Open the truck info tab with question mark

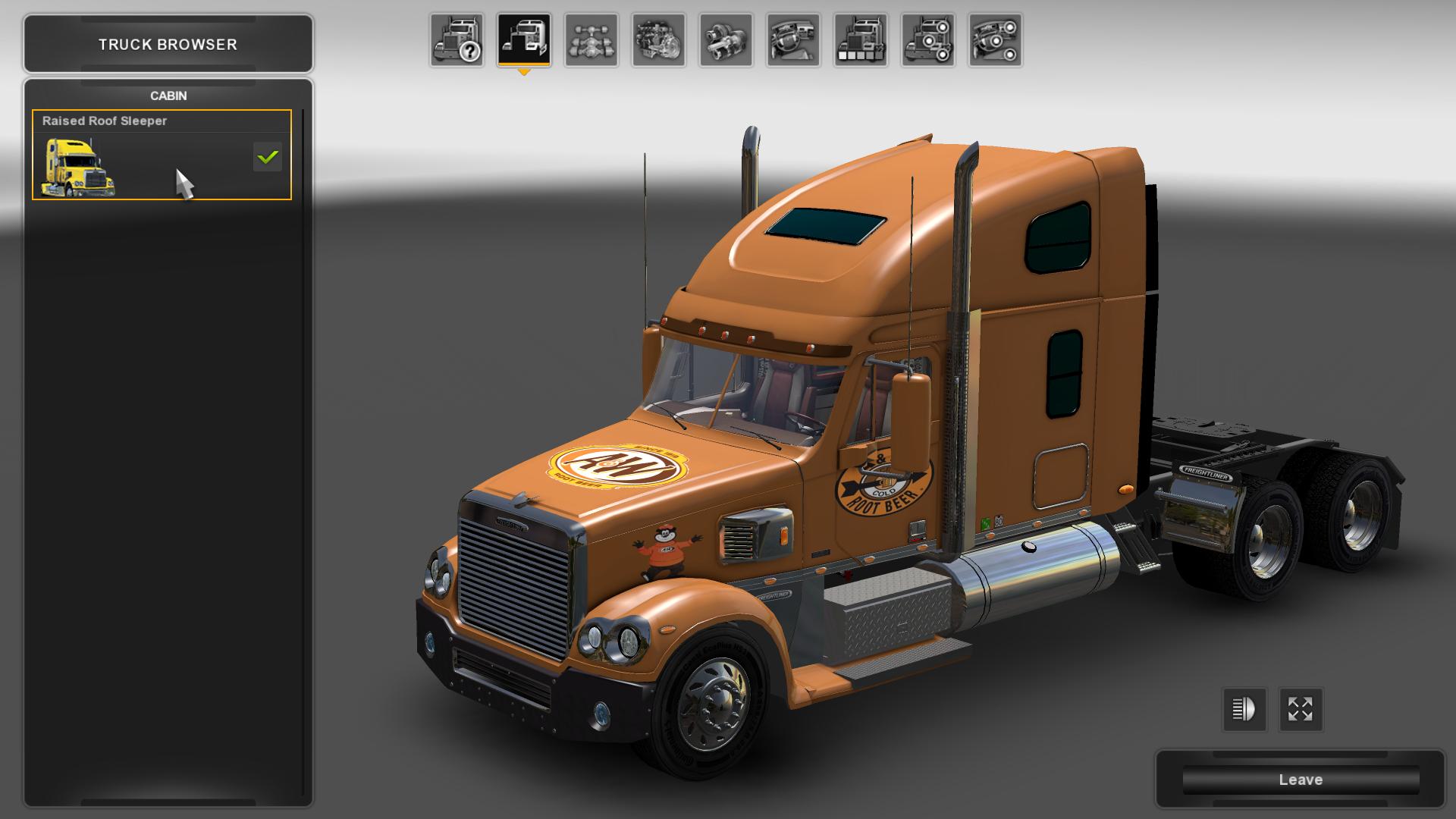(x=457, y=40)
